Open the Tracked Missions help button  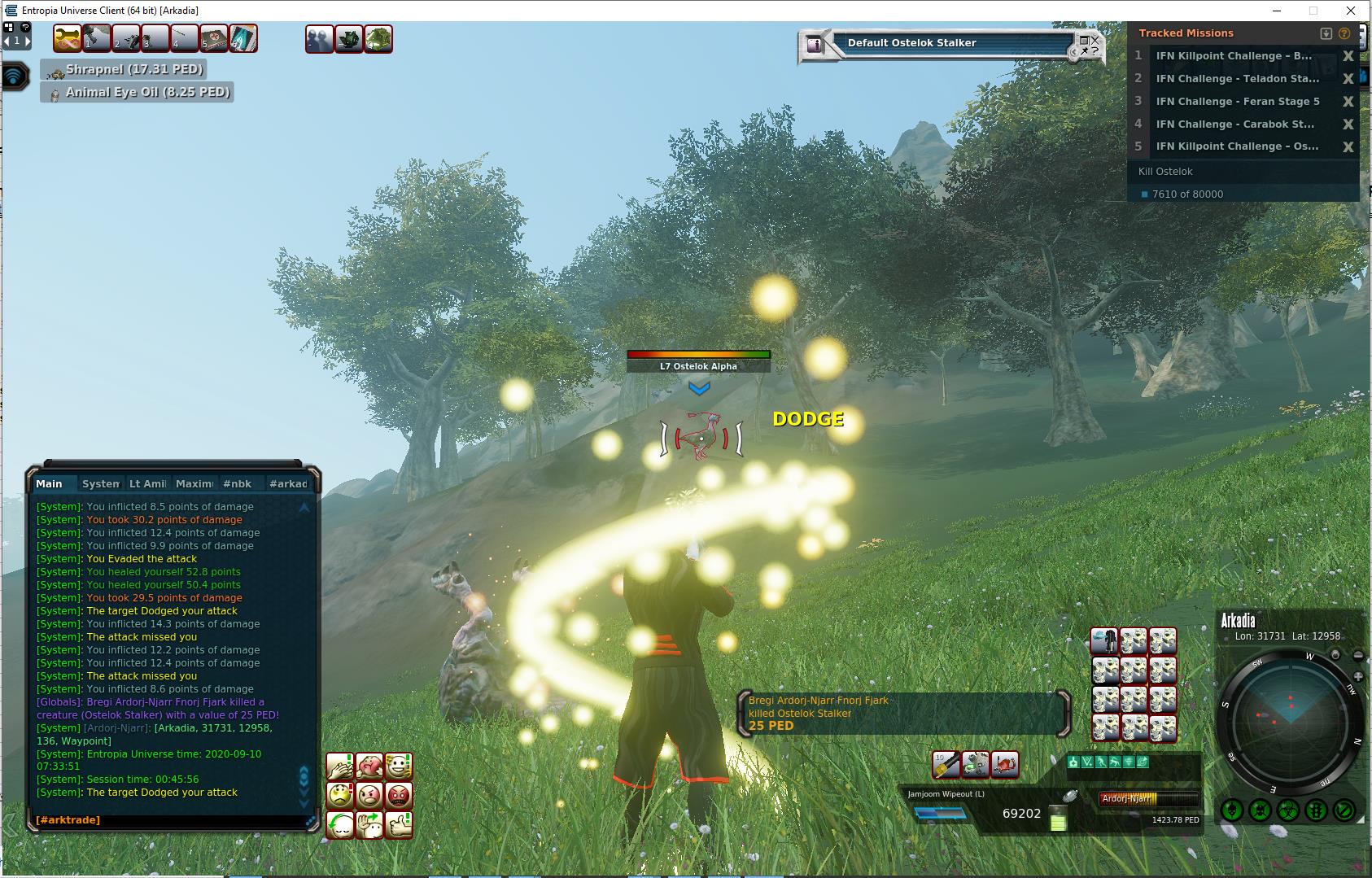(1344, 33)
